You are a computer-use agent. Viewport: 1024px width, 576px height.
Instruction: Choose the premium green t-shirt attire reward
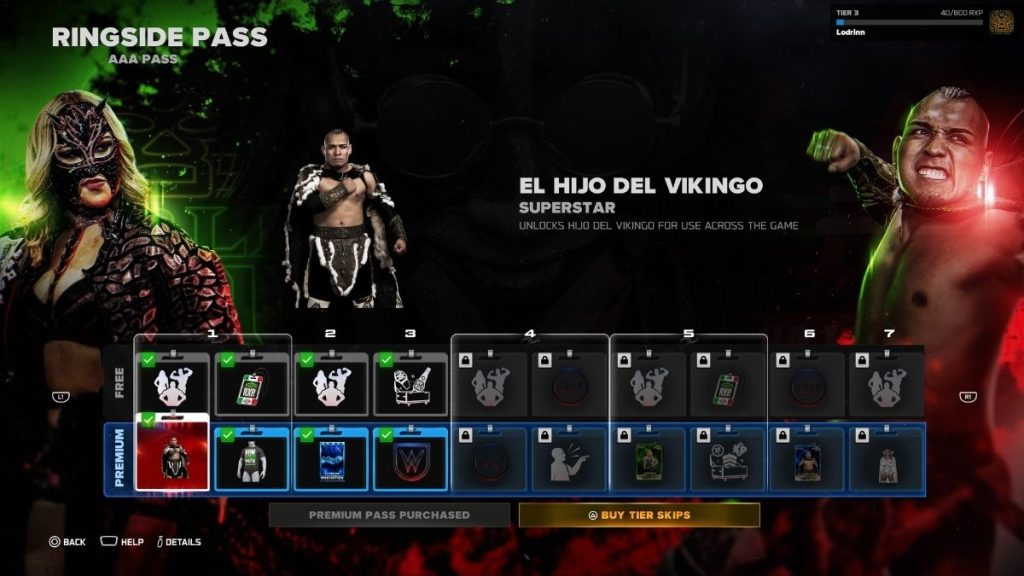(x=252, y=460)
